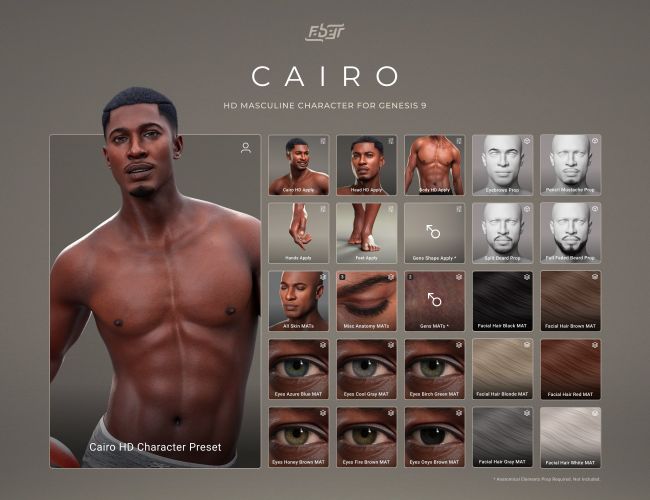Image resolution: width=650 pixels, height=500 pixels.
Task: Select the Facial Hair Red MAT
Action: click(570, 369)
